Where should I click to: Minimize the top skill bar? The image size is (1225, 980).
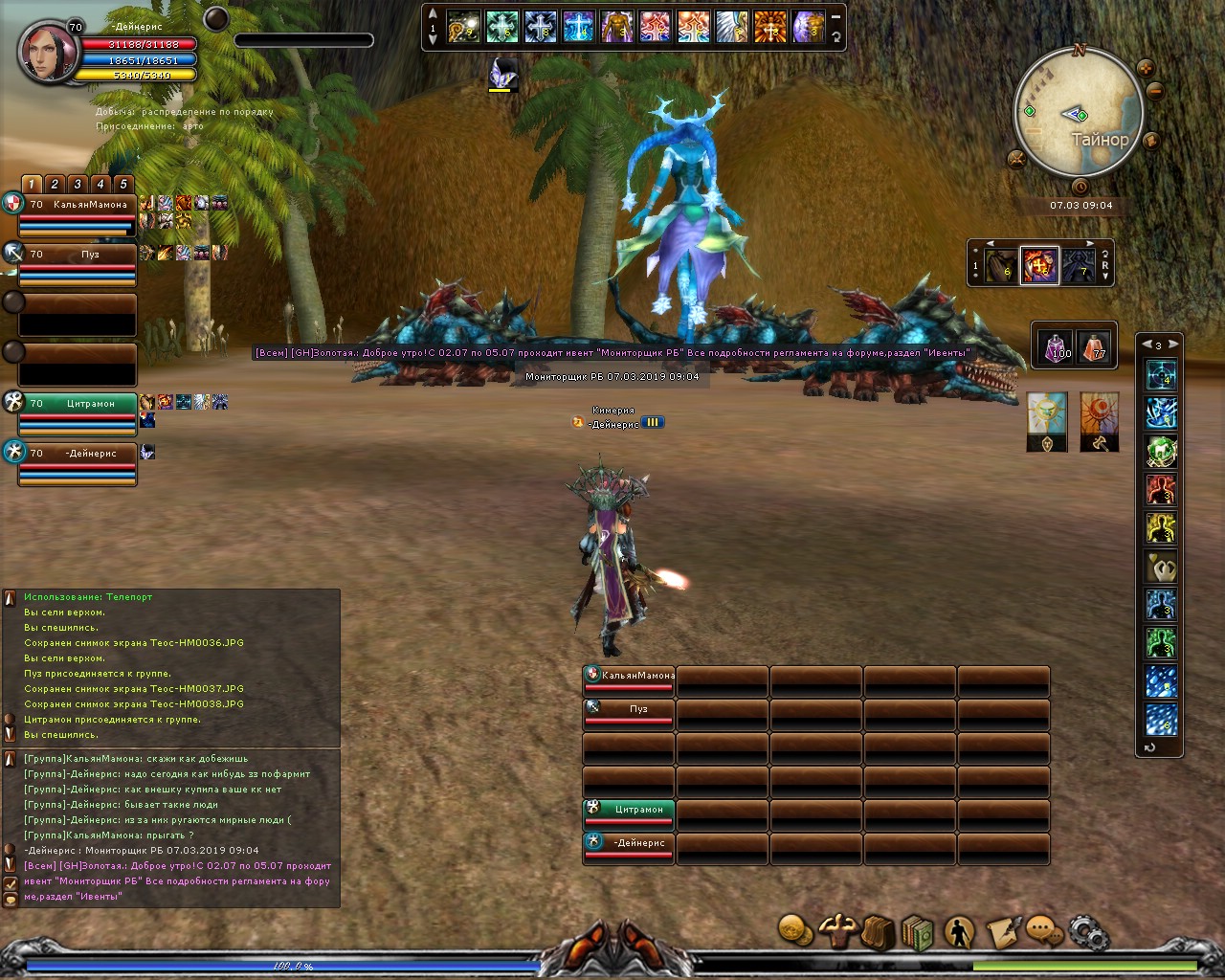point(835,16)
